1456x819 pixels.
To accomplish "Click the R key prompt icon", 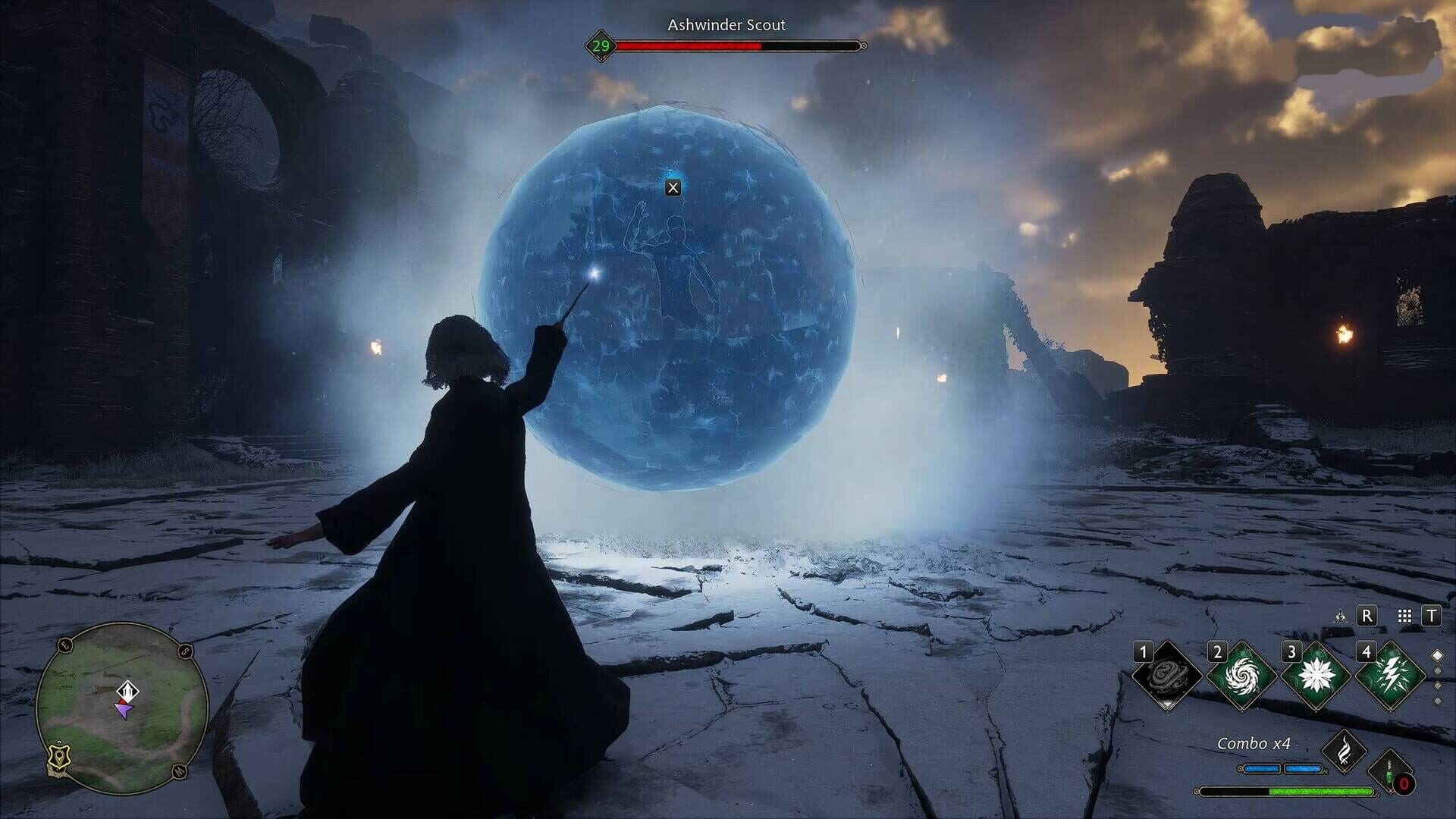I will (1367, 616).
